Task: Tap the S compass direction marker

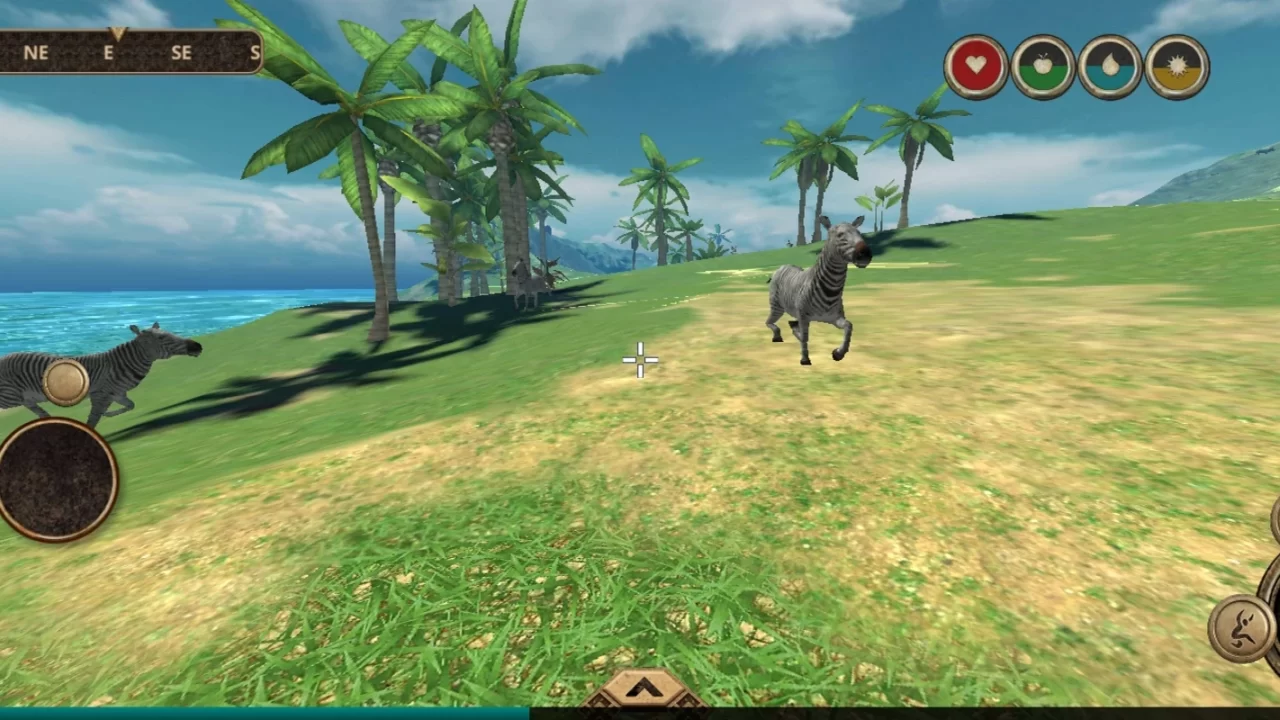Action: (x=255, y=53)
